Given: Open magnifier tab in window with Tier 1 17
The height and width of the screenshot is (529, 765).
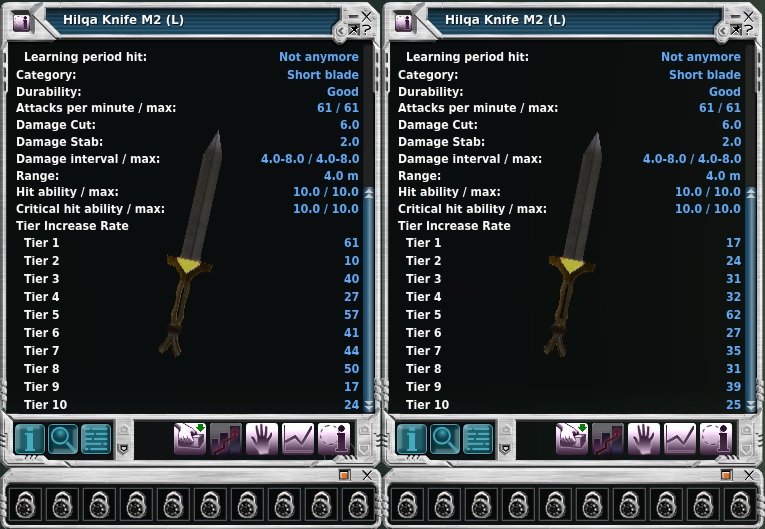Looking at the screenshot, I should (445, 438).
